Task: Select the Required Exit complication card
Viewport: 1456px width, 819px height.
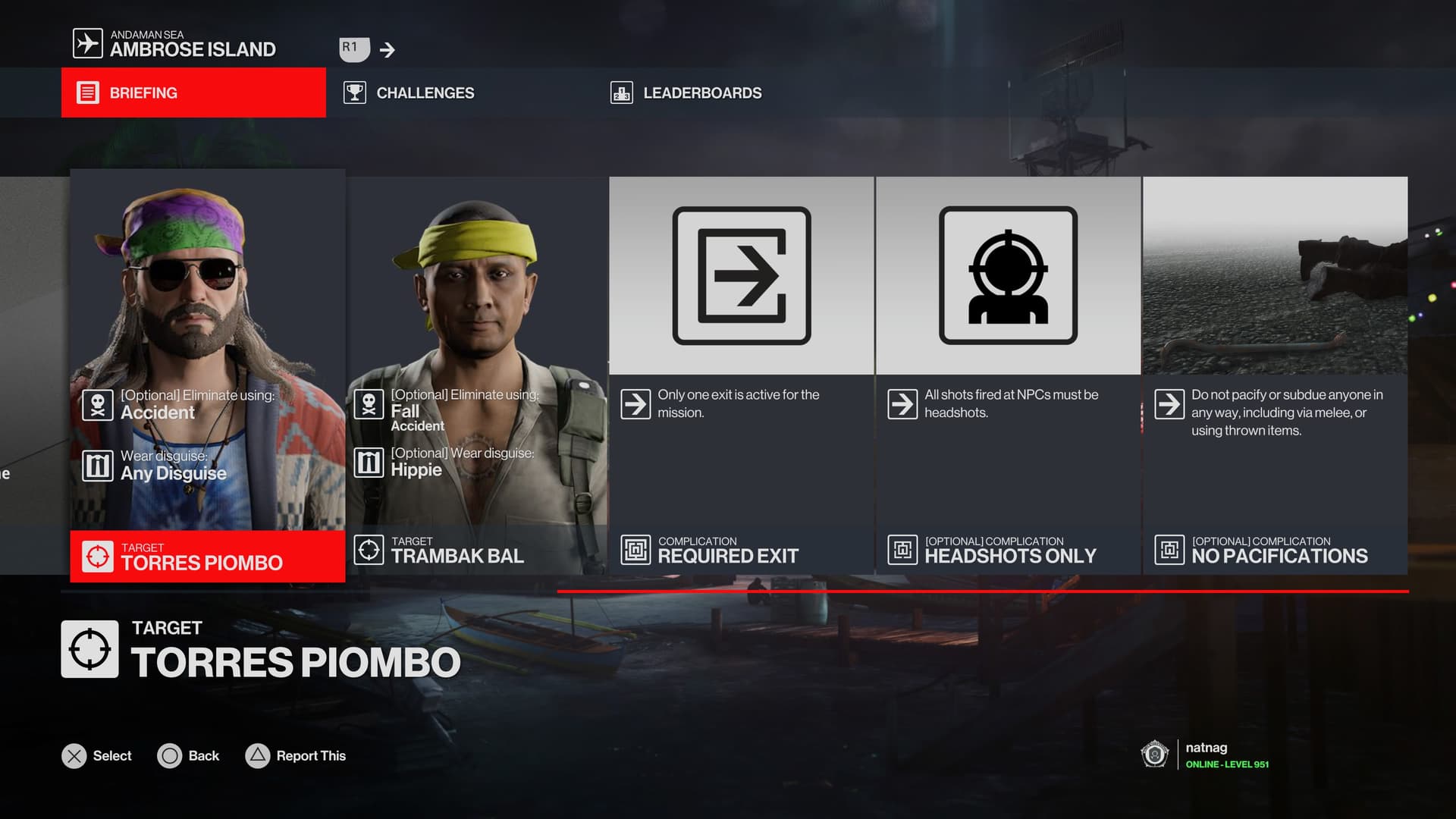Action: tap(742, 375)
